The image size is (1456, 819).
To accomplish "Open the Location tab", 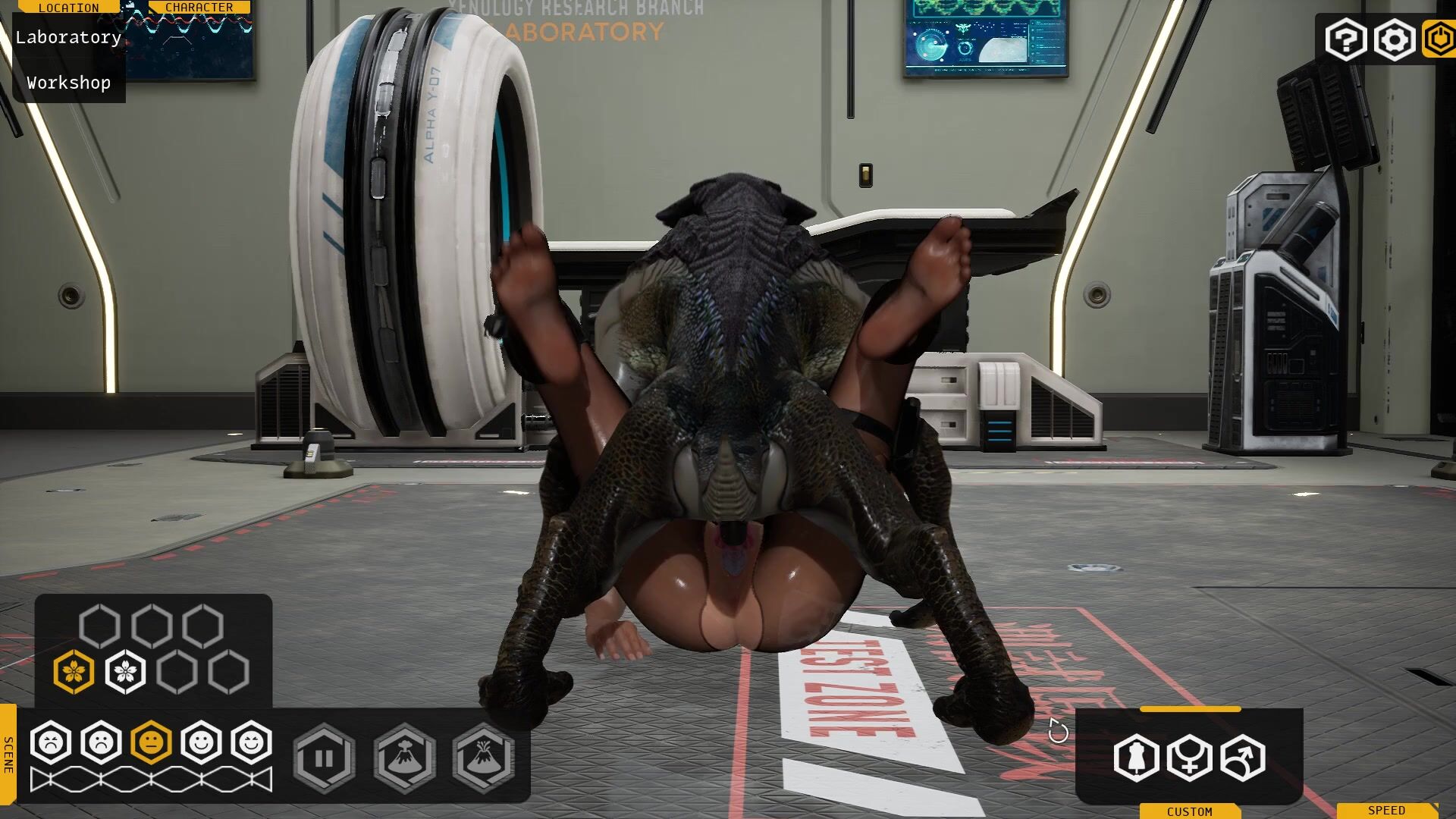I will pyautogui.click(x=68, y=8).
